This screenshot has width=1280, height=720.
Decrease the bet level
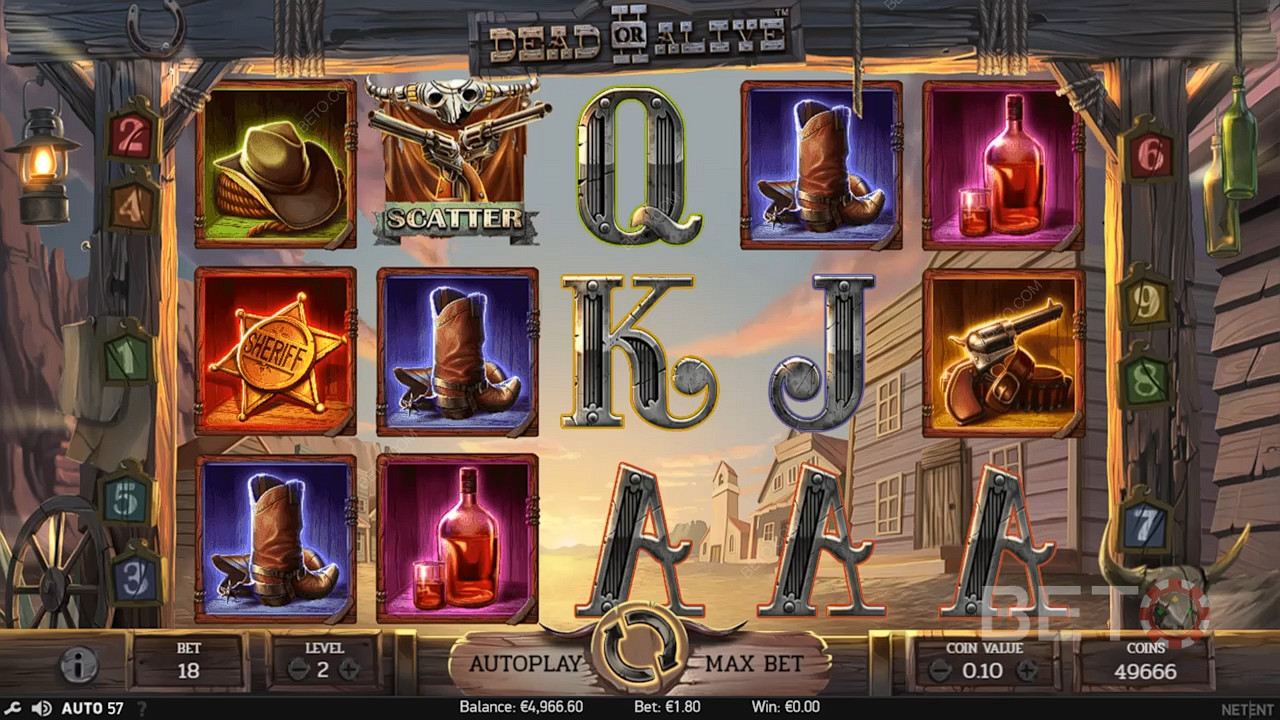pyautogui.click(x=297, y=670)
